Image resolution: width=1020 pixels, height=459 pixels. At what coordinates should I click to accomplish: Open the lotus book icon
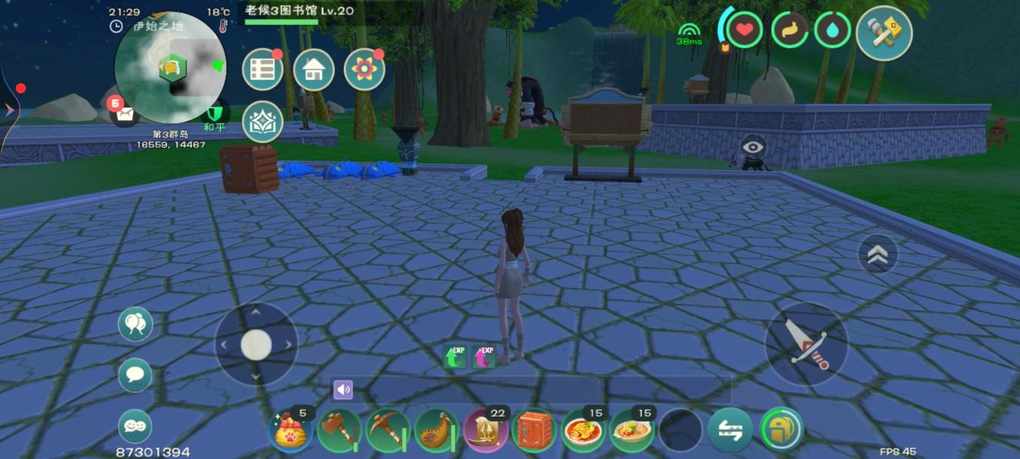[263, 120]
